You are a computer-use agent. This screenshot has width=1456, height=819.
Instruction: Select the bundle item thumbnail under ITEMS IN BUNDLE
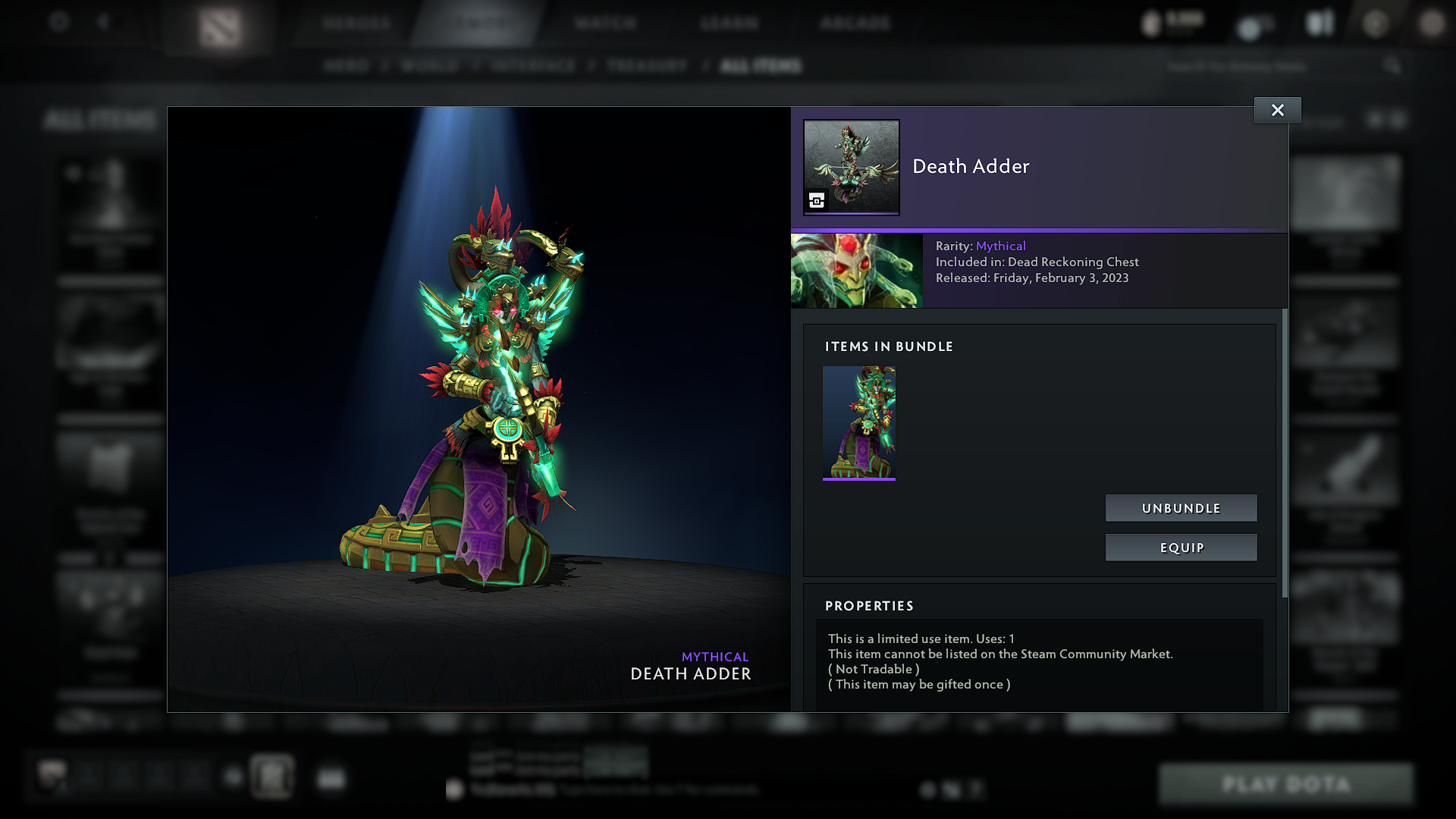(859, 423)
